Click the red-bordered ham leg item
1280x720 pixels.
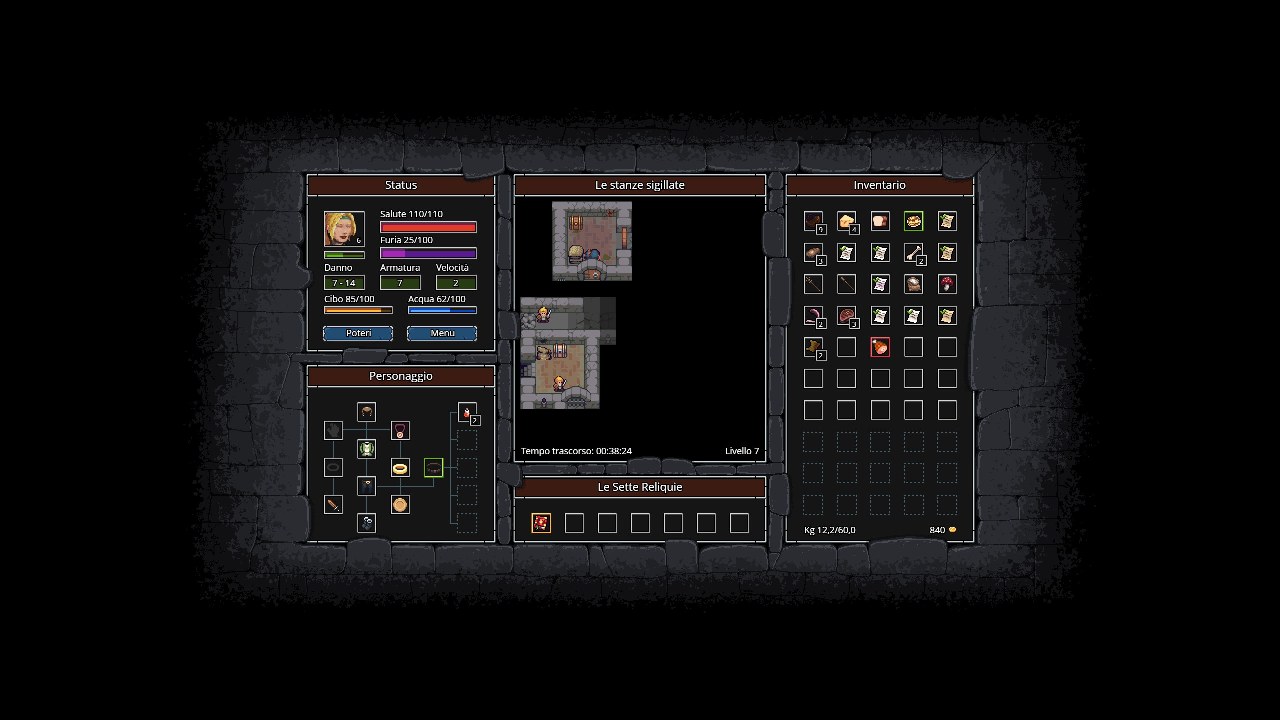click(x=880, y=347)
